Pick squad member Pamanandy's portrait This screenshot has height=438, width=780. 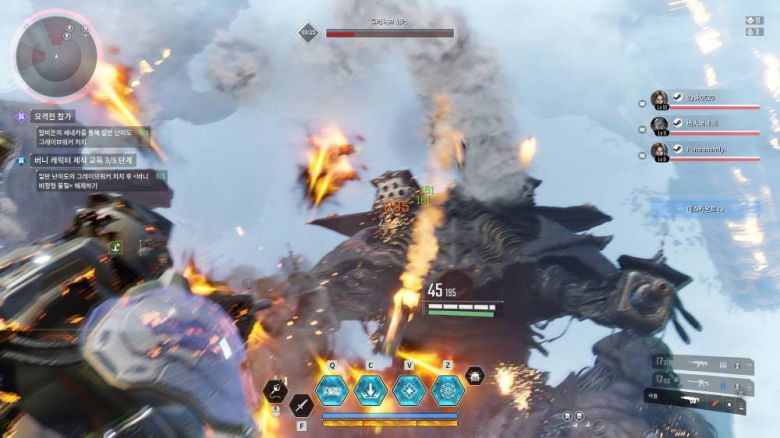click(659, 150)
